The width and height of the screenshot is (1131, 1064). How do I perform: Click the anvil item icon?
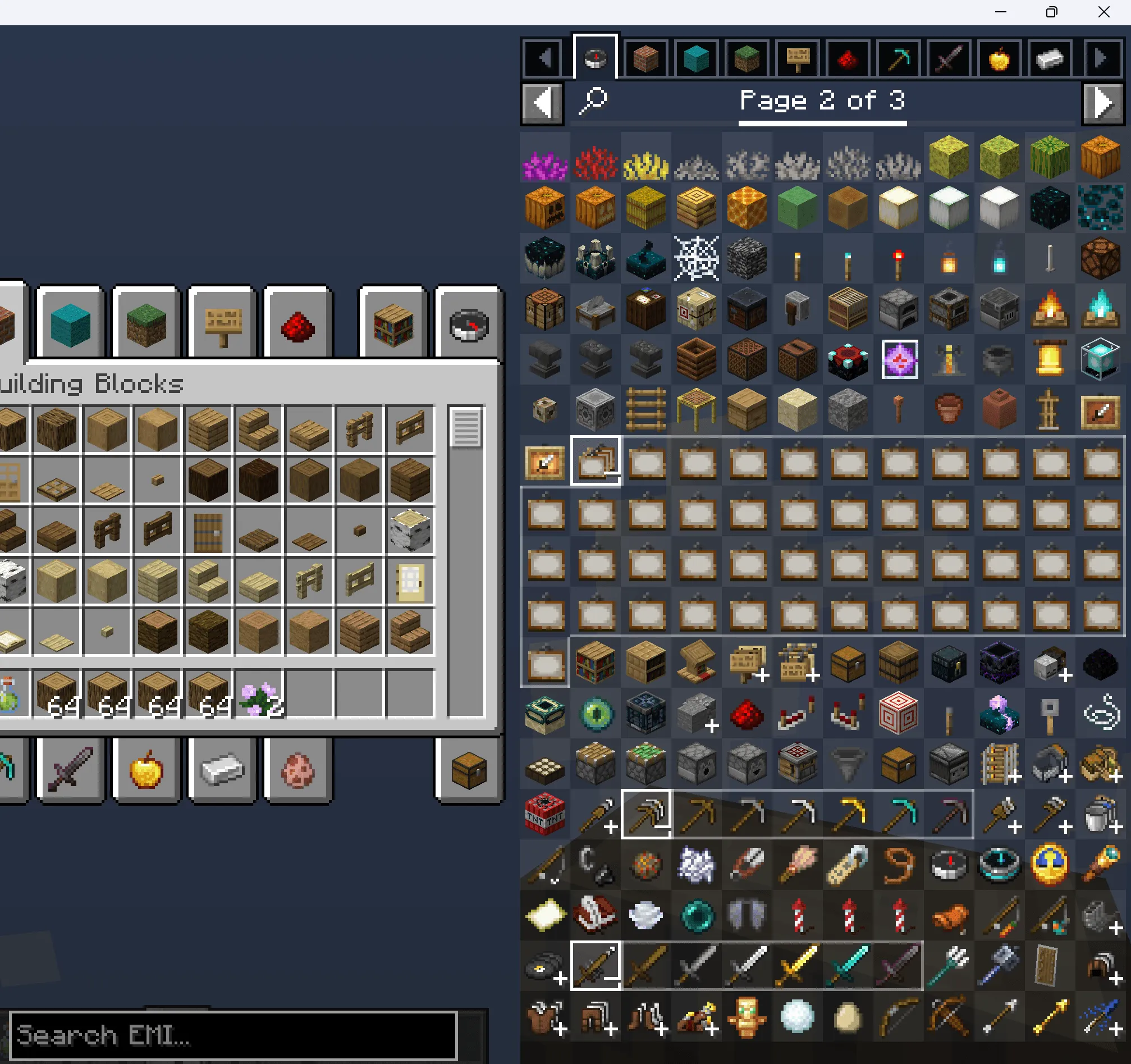click(544, 359)
